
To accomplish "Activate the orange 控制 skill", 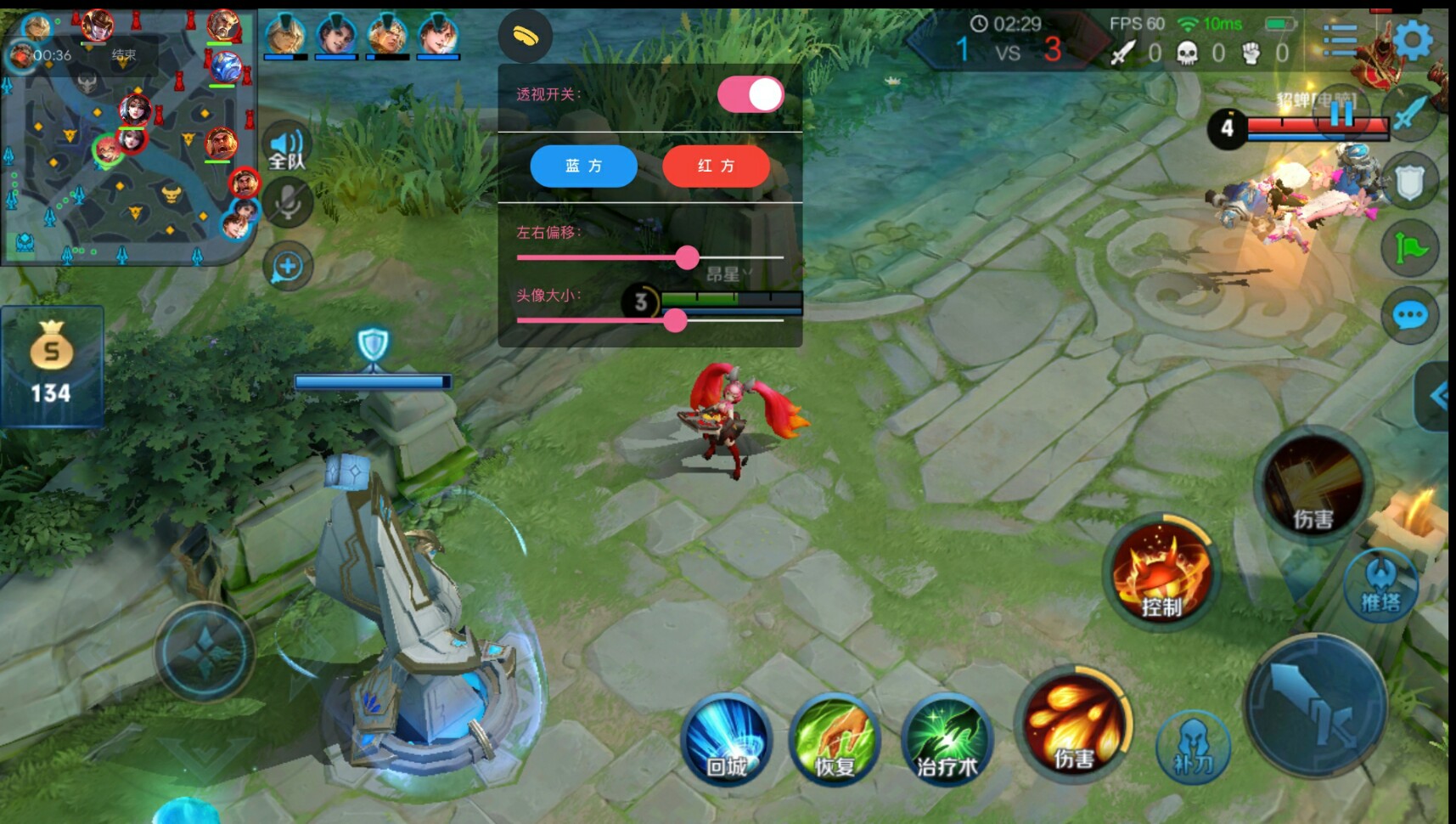I will (1161, 573).
